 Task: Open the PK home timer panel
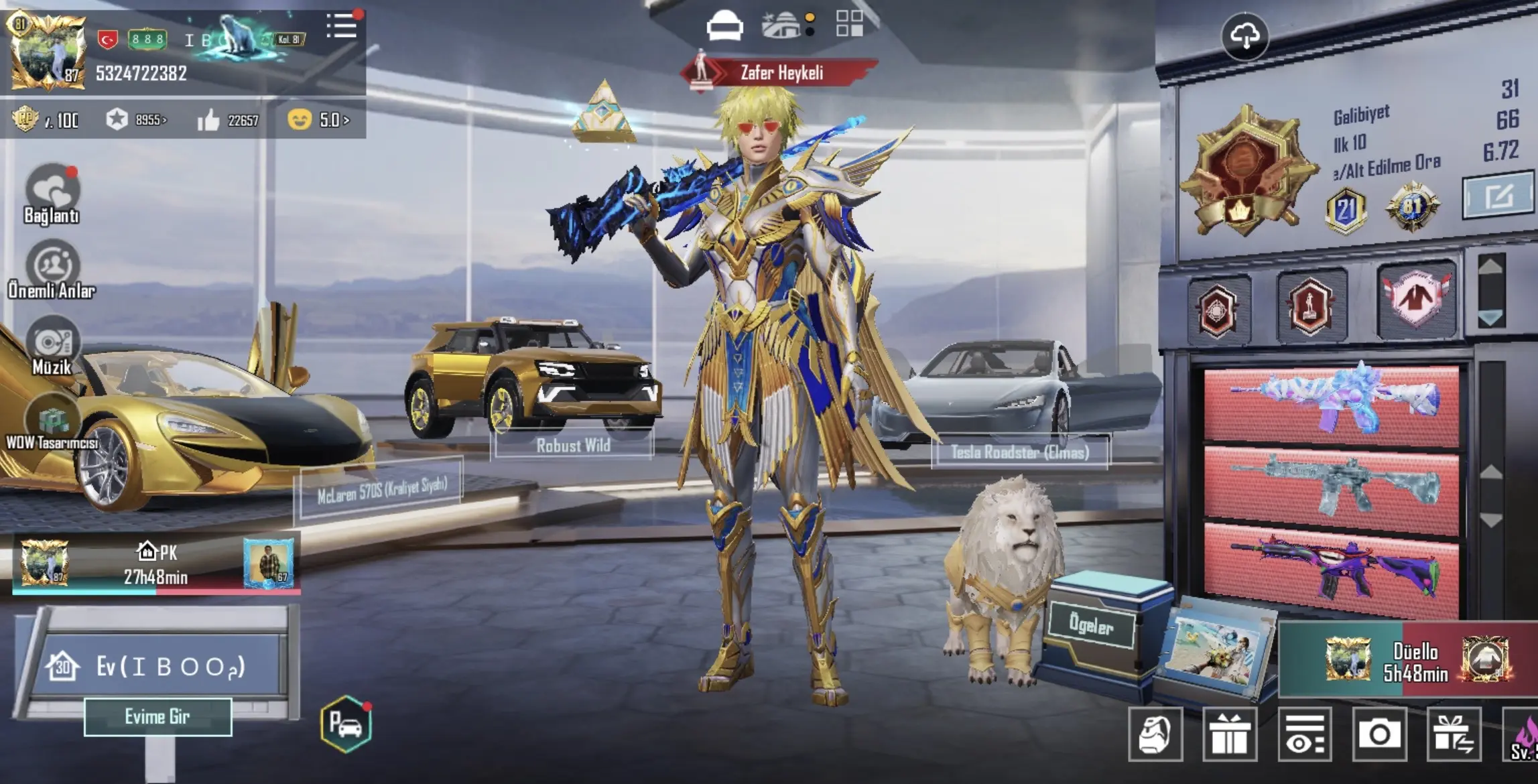point(155,564)
